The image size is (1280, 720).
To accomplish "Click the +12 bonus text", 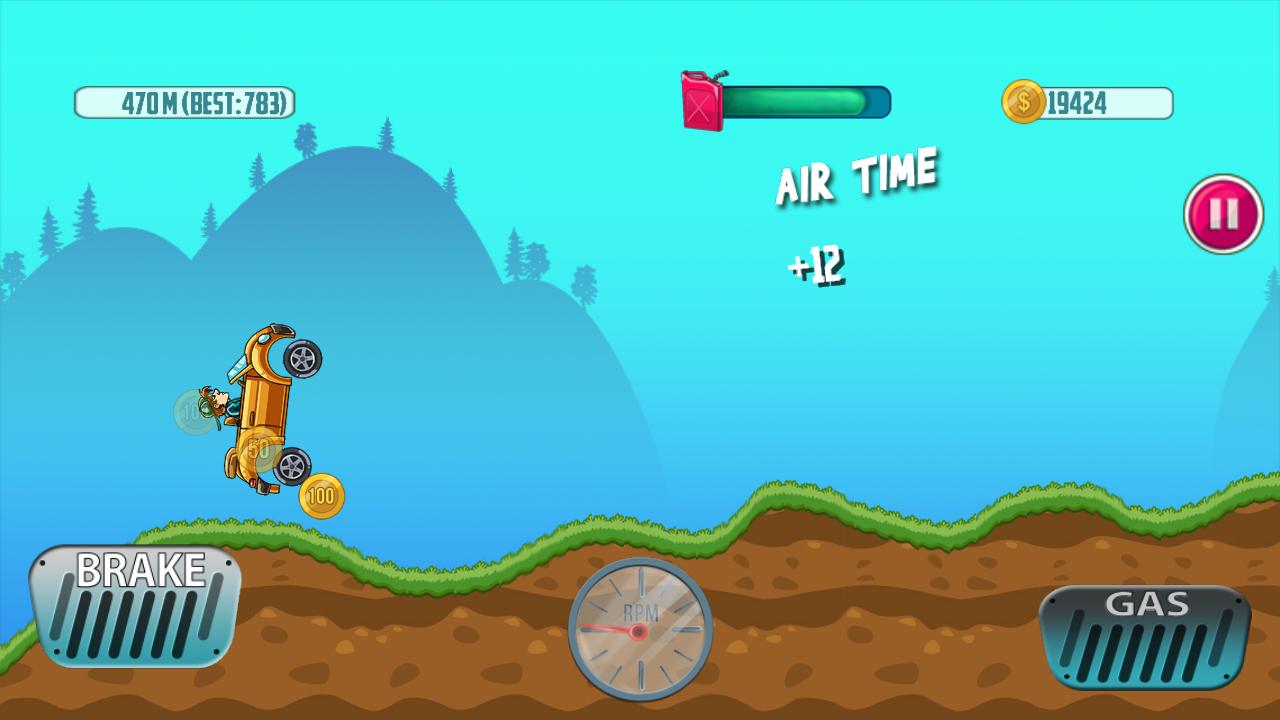I will [x=820, y=264].
